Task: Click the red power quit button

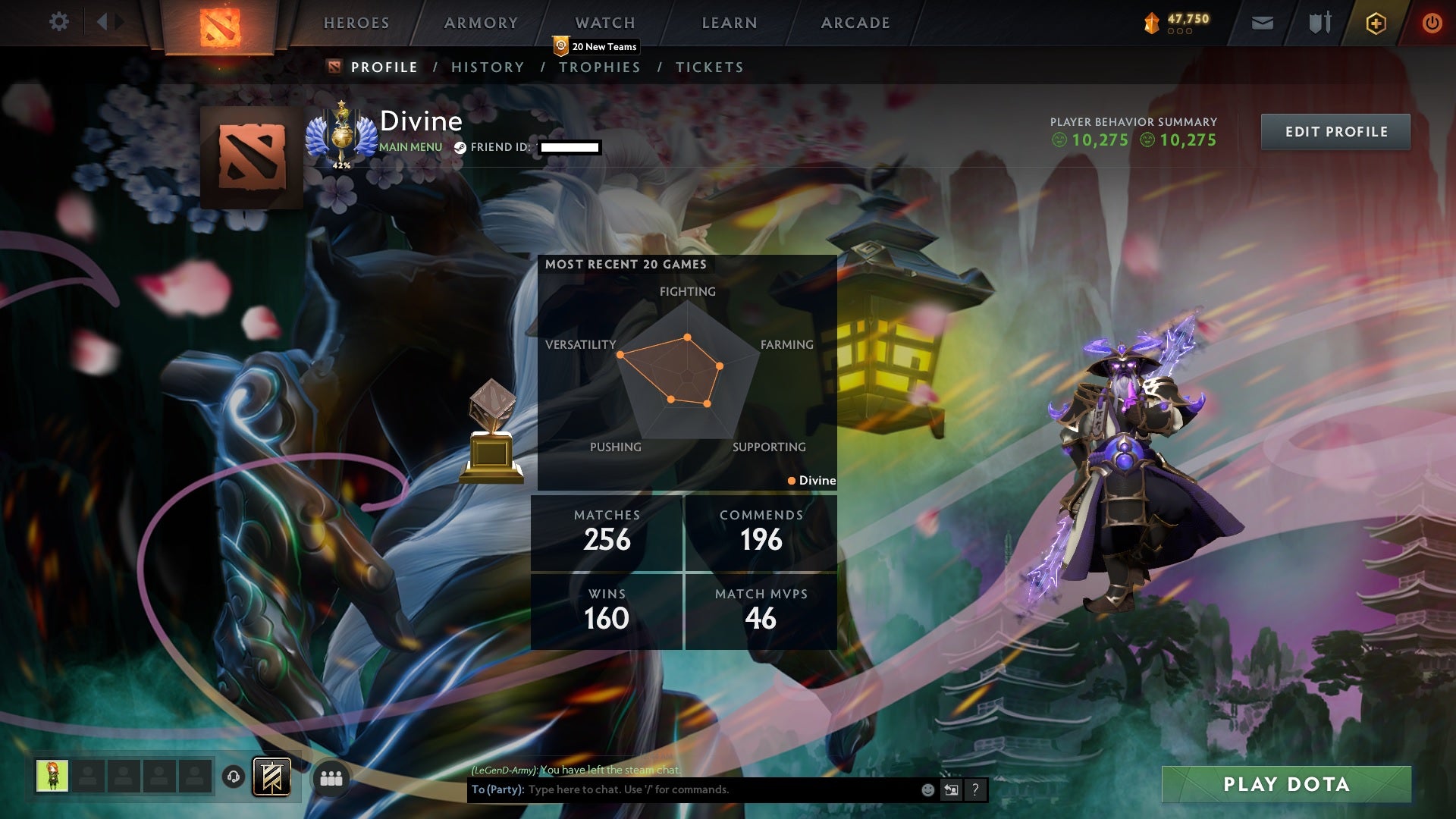Action: click(x=1432, y=24)
